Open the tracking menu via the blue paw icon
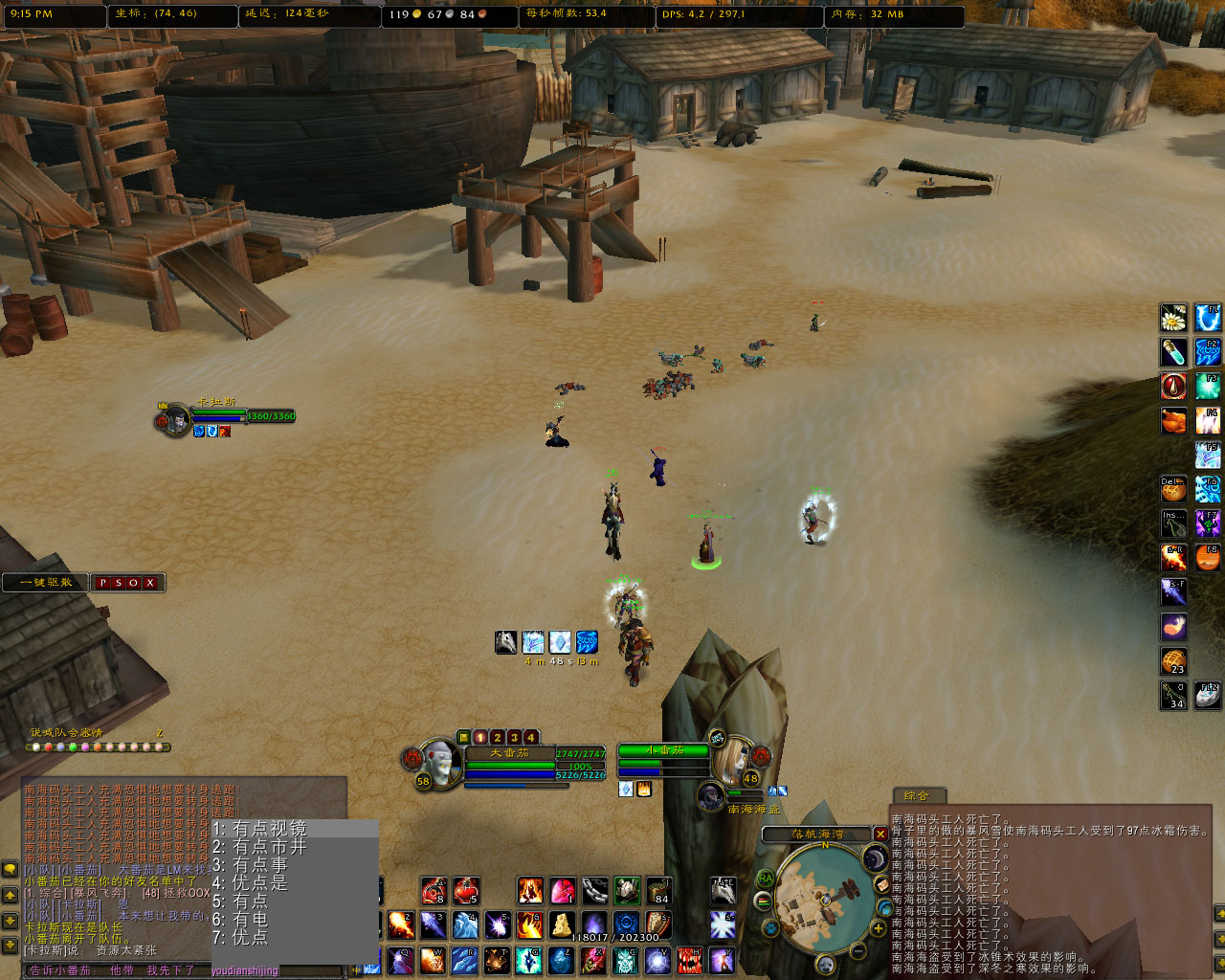 coord(770,927)
